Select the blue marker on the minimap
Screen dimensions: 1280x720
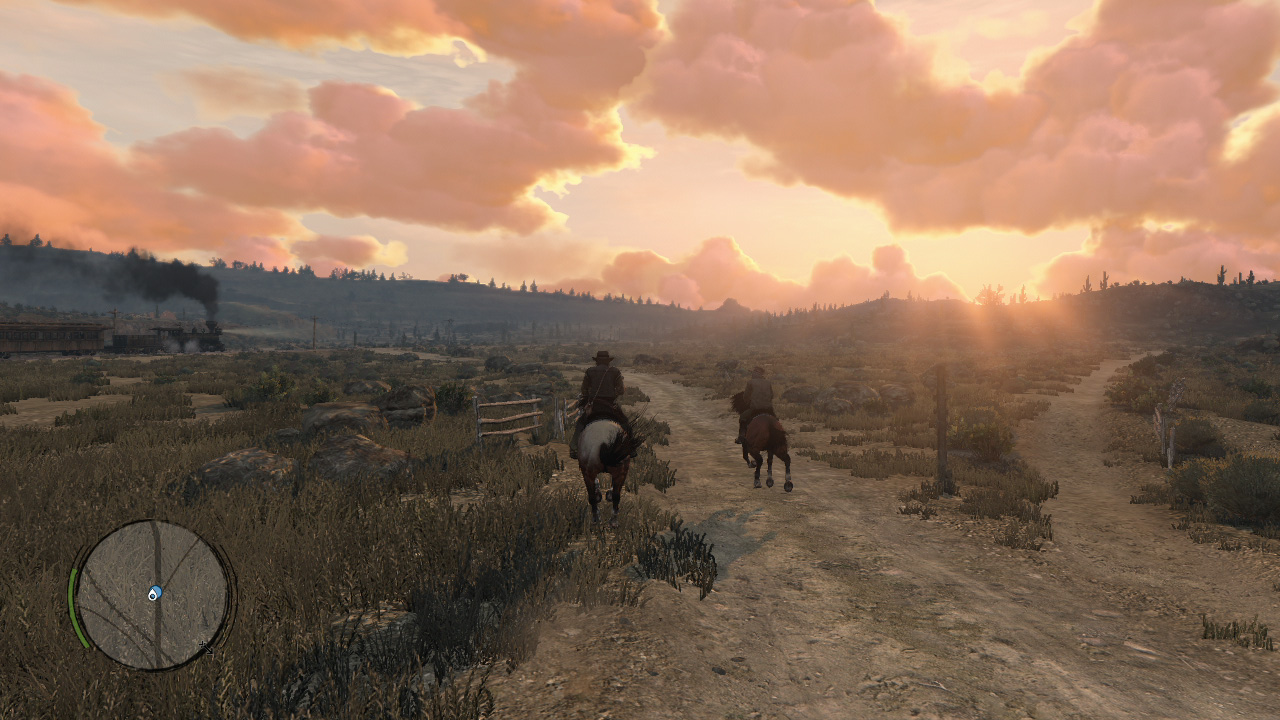[155, 593]
